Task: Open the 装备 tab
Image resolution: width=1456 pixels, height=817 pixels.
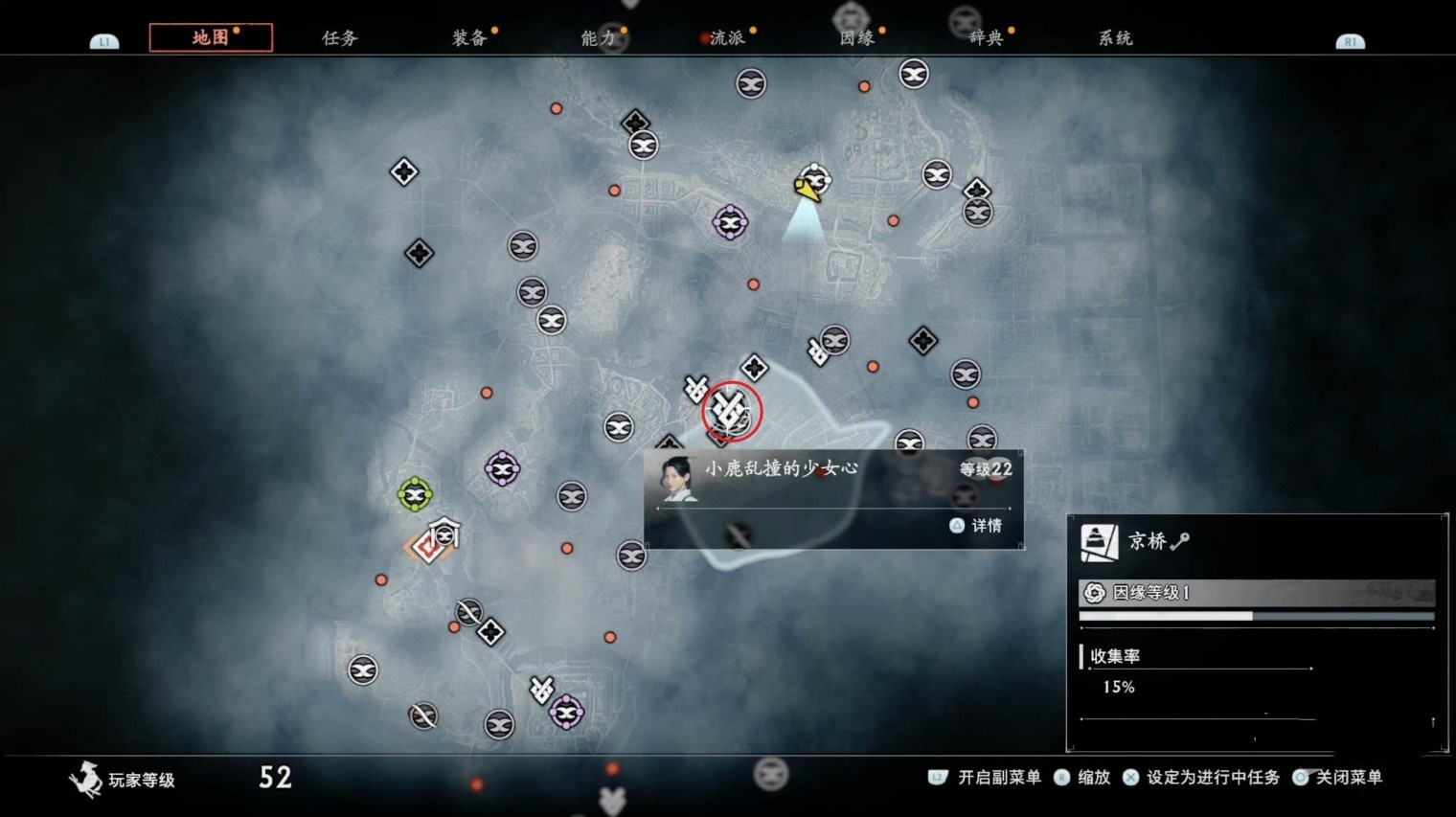Action: [x=469, y=38]
